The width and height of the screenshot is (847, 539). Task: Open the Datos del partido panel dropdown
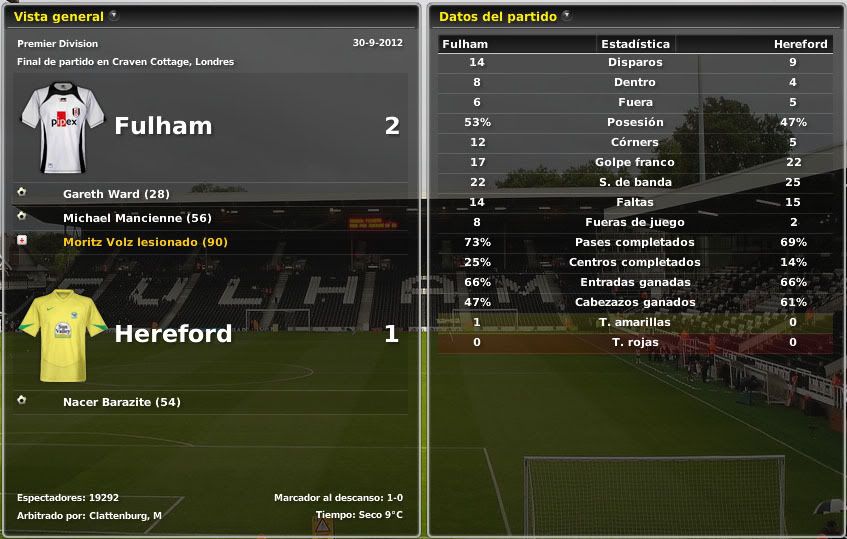click(567, 16)
